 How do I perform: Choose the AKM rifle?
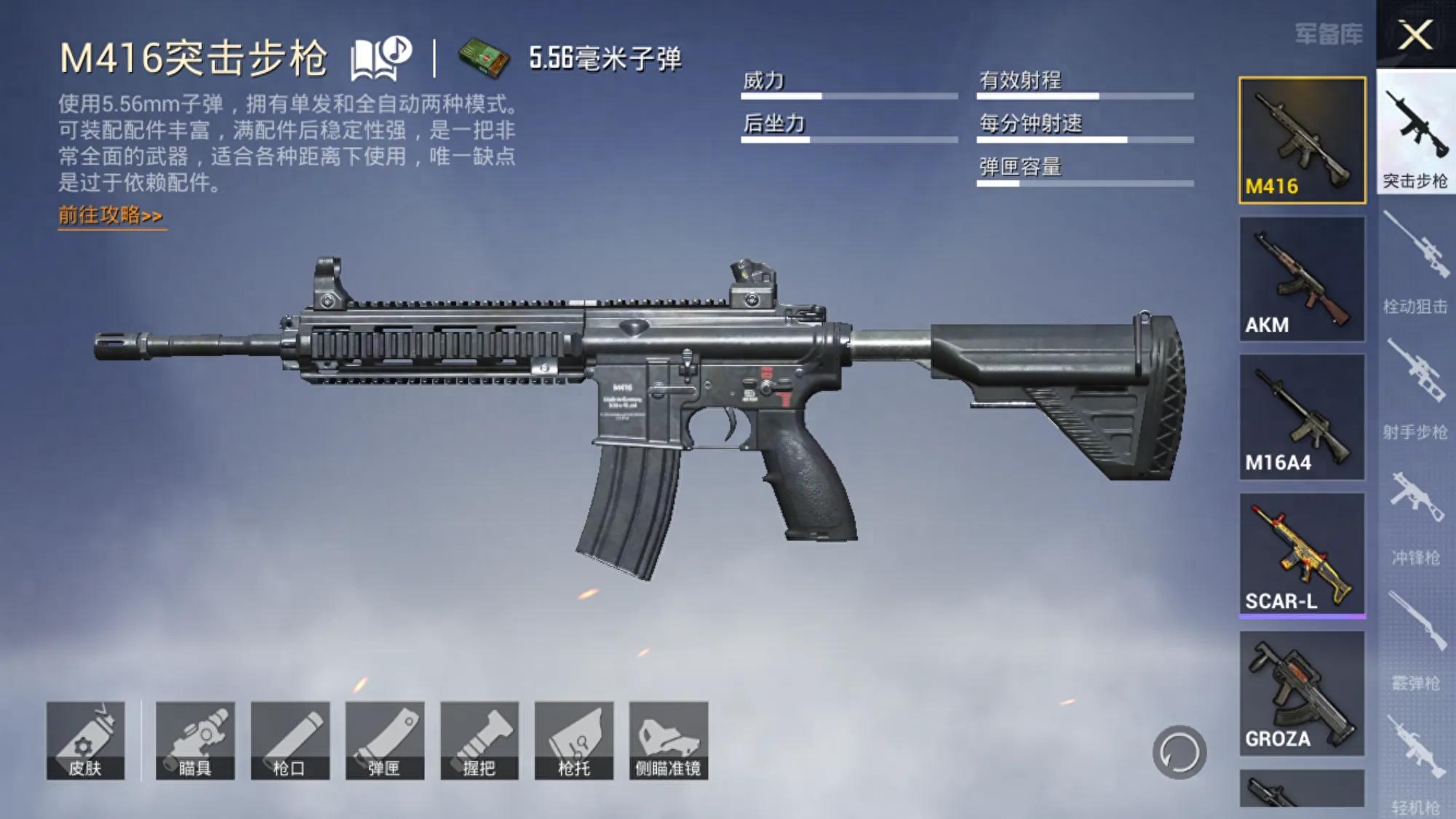point(1302,279)
